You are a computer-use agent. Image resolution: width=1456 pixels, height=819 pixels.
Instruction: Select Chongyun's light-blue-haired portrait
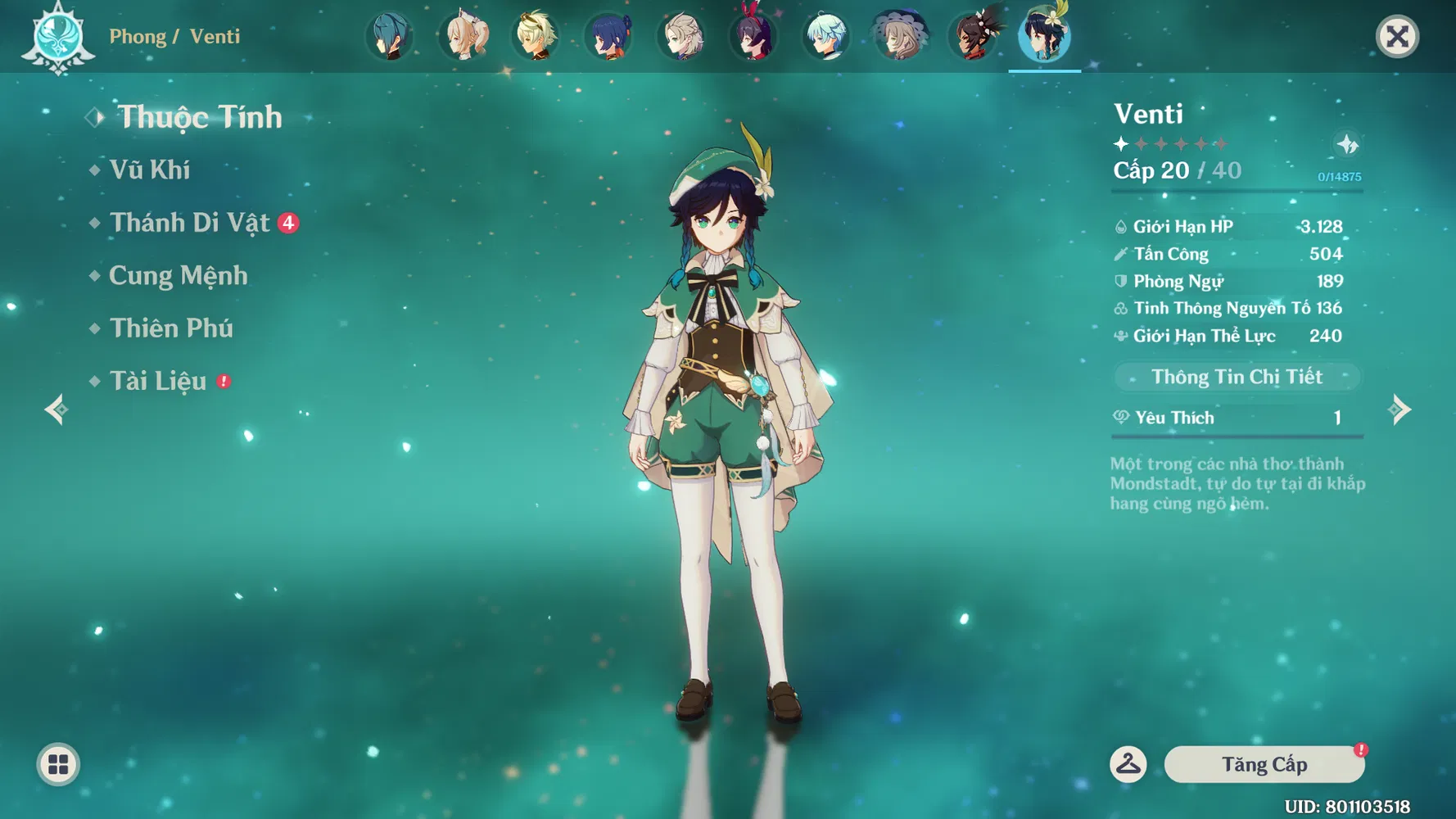(x=825, y=37)
